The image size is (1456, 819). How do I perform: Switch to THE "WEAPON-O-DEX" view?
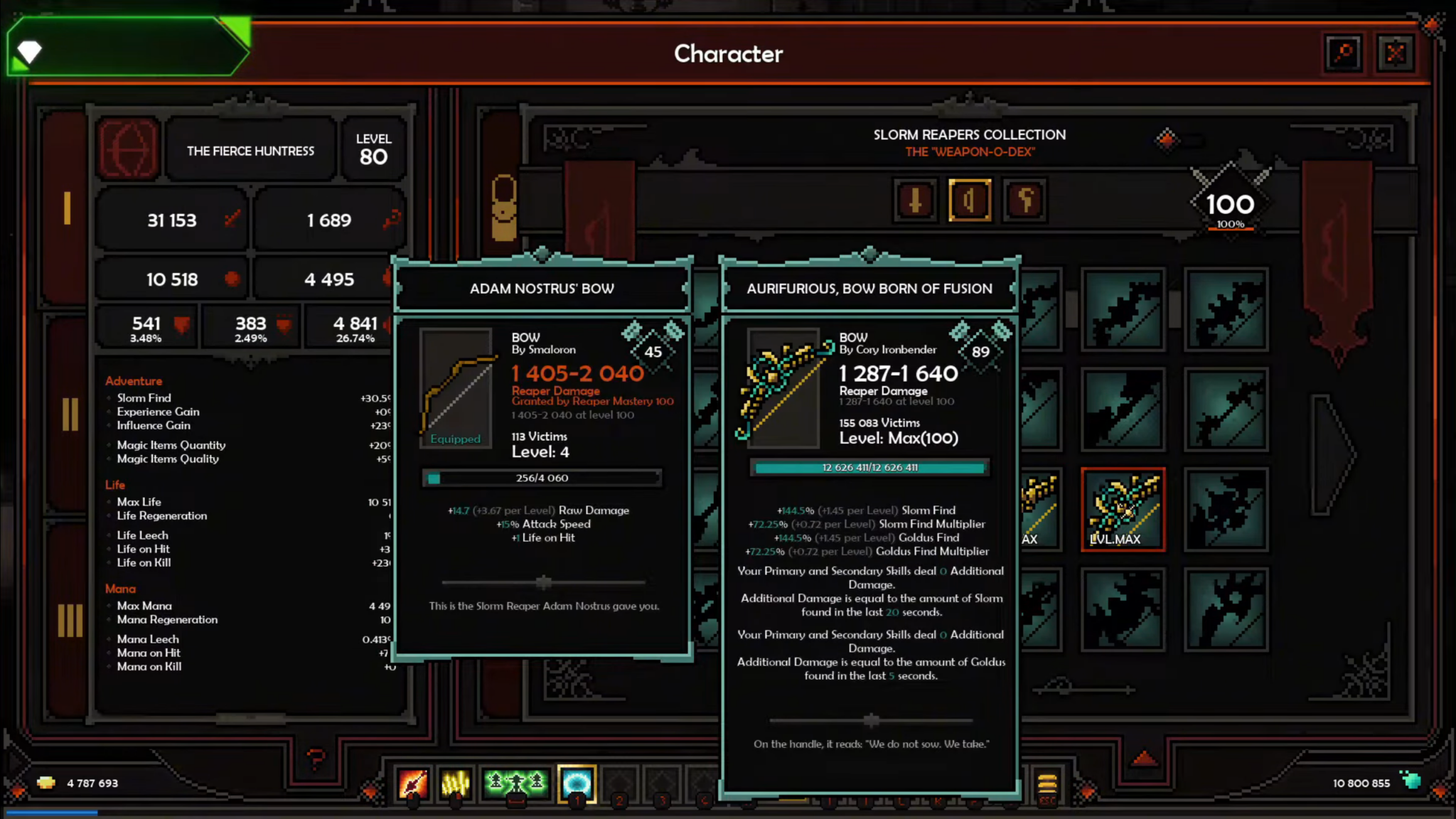point(970,151)
